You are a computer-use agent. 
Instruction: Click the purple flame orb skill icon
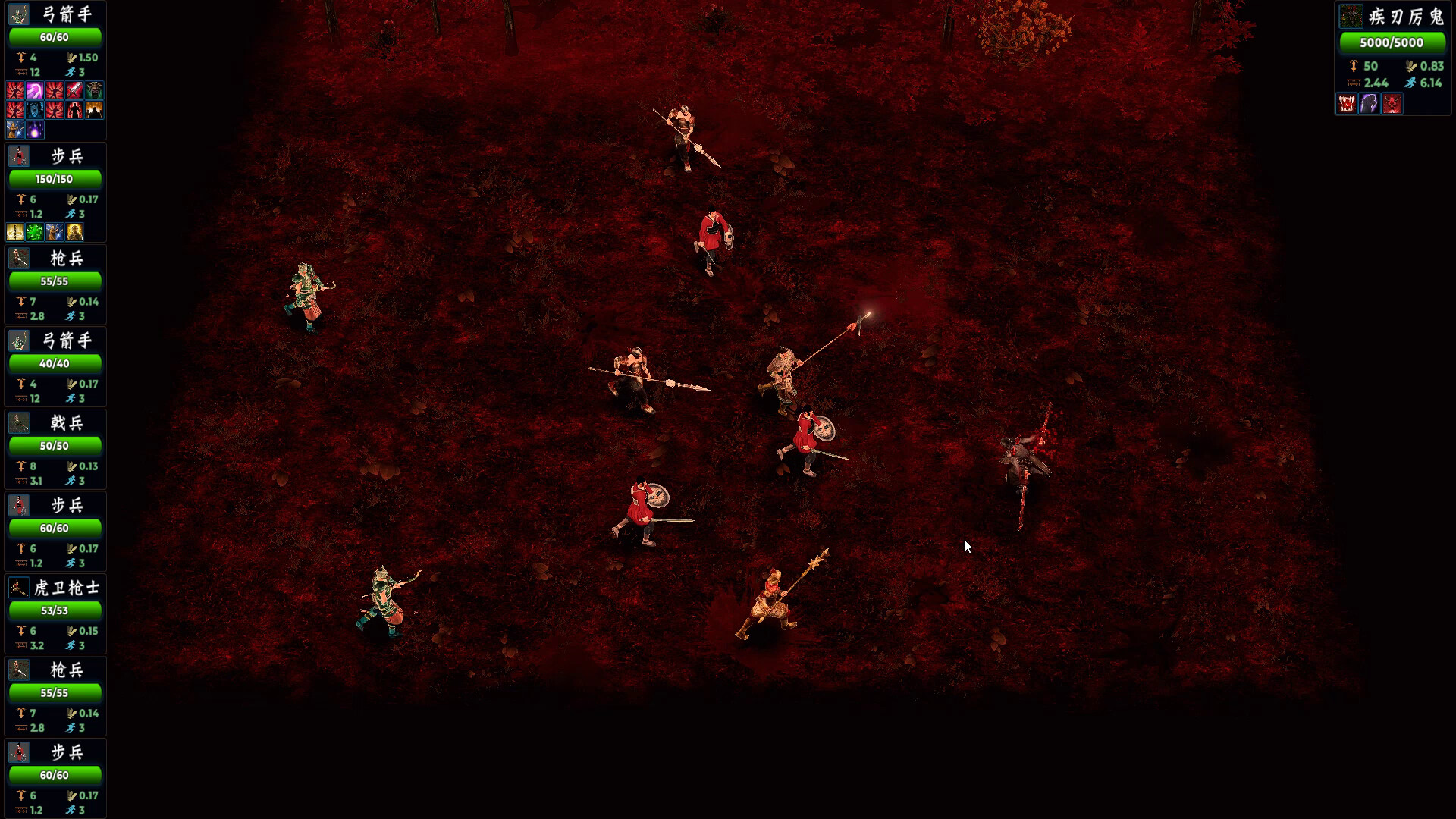pyautogui.click(x=35, y=130)
